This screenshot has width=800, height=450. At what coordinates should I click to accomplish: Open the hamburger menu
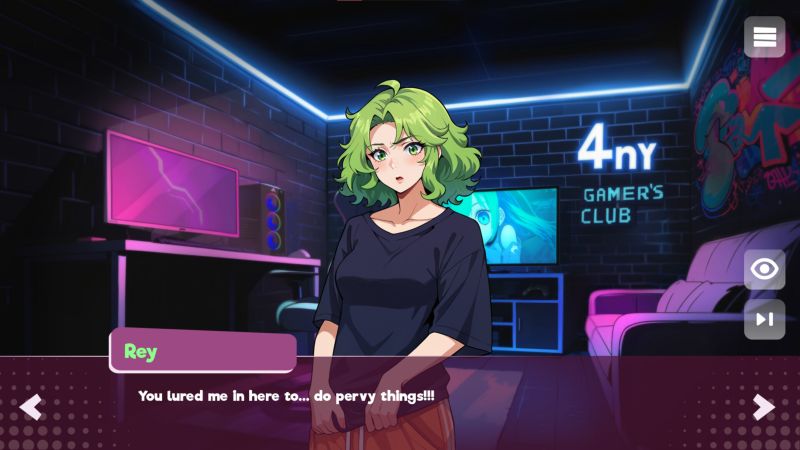pyautogui.click(x=765, y=37)
